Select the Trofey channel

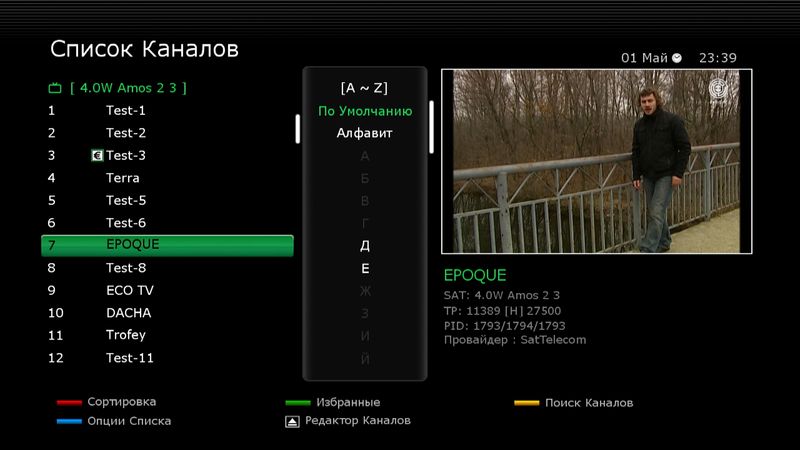coord(126,335)
